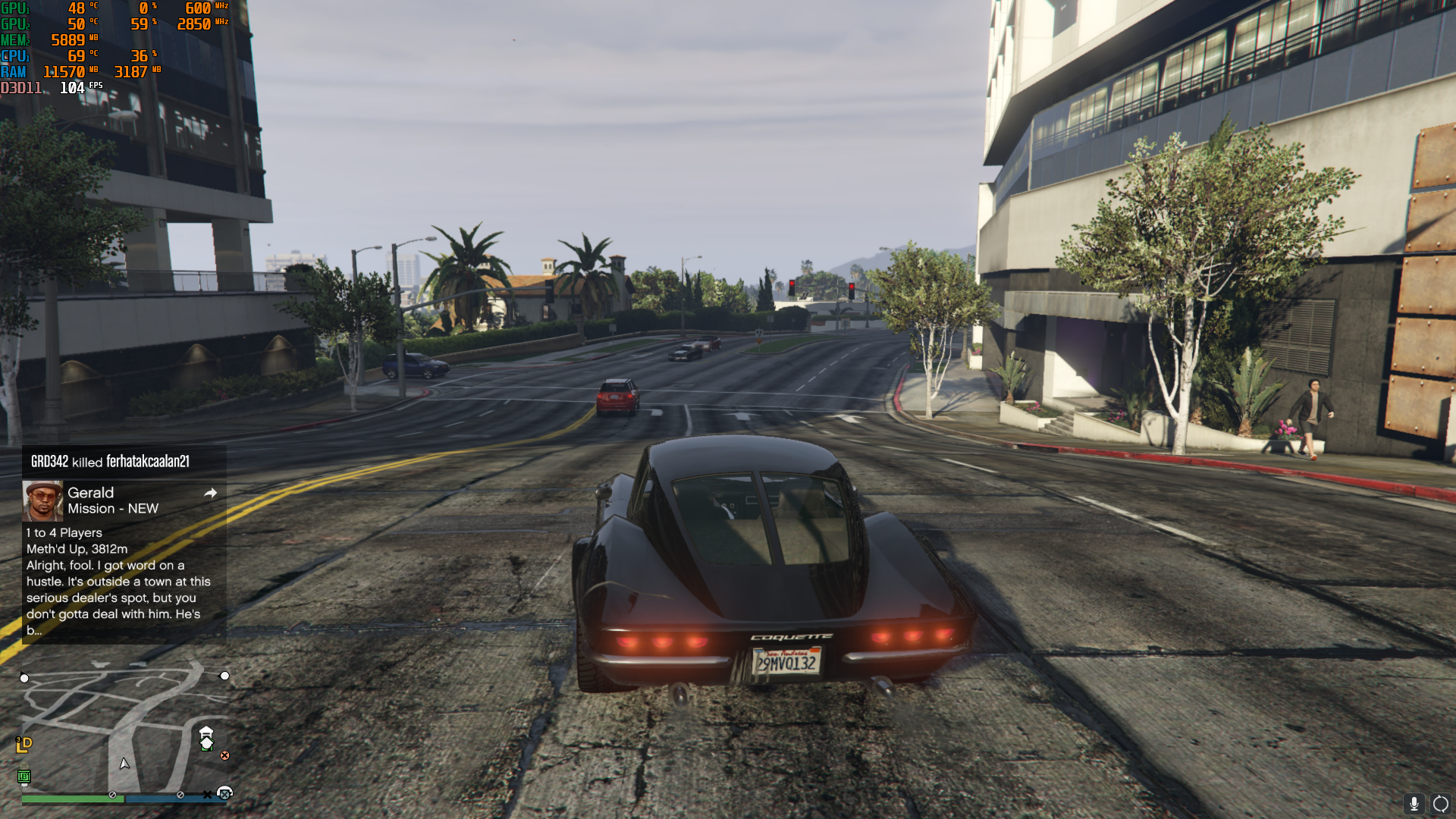Click the orange X blip on minimap
Screen dimensions: 1456x819
[x=224, y=755]
